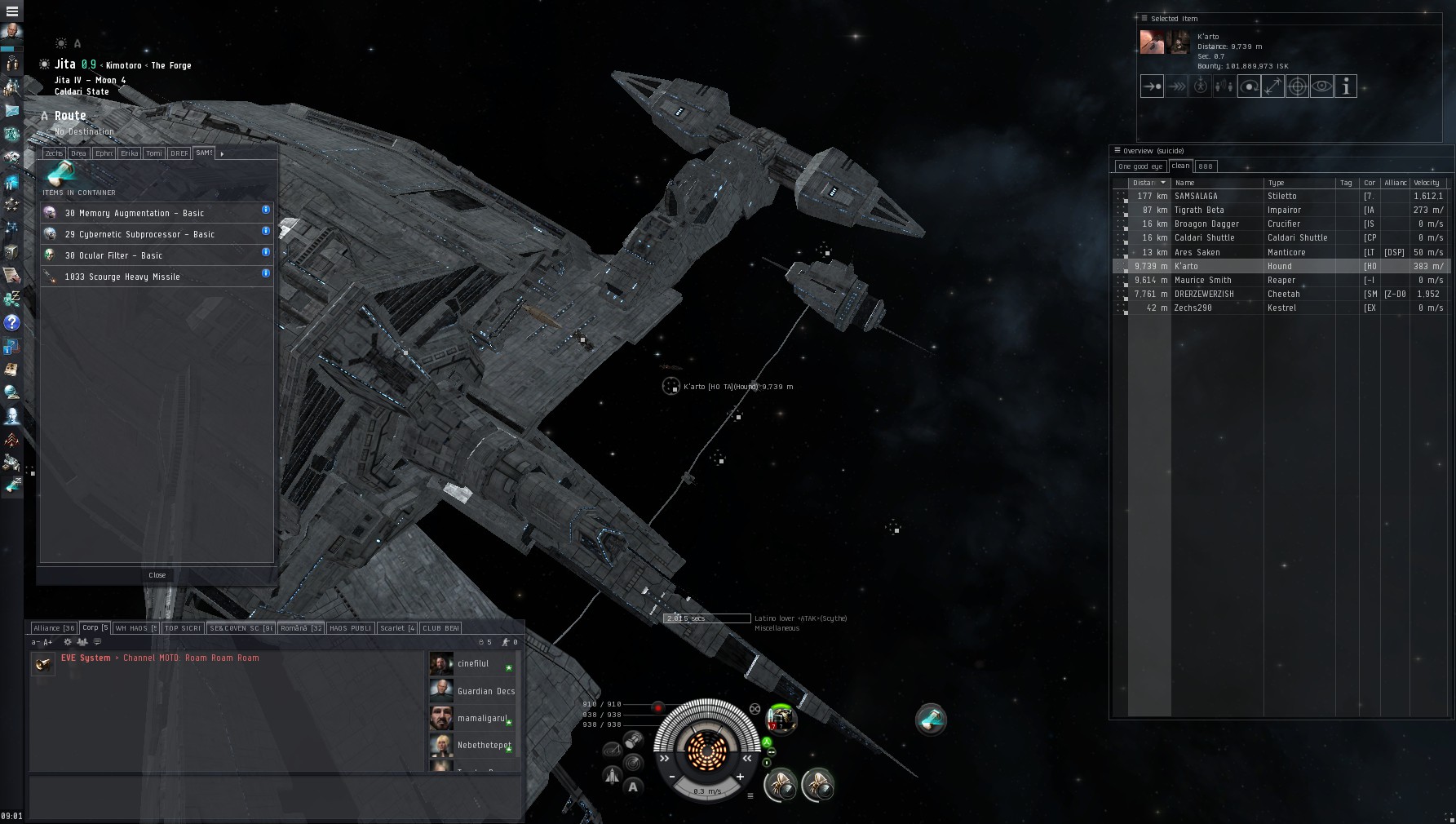This screenshot has height=824, width=1456.
Task: Lock target on K'arto
Action: coord(1297,86)
